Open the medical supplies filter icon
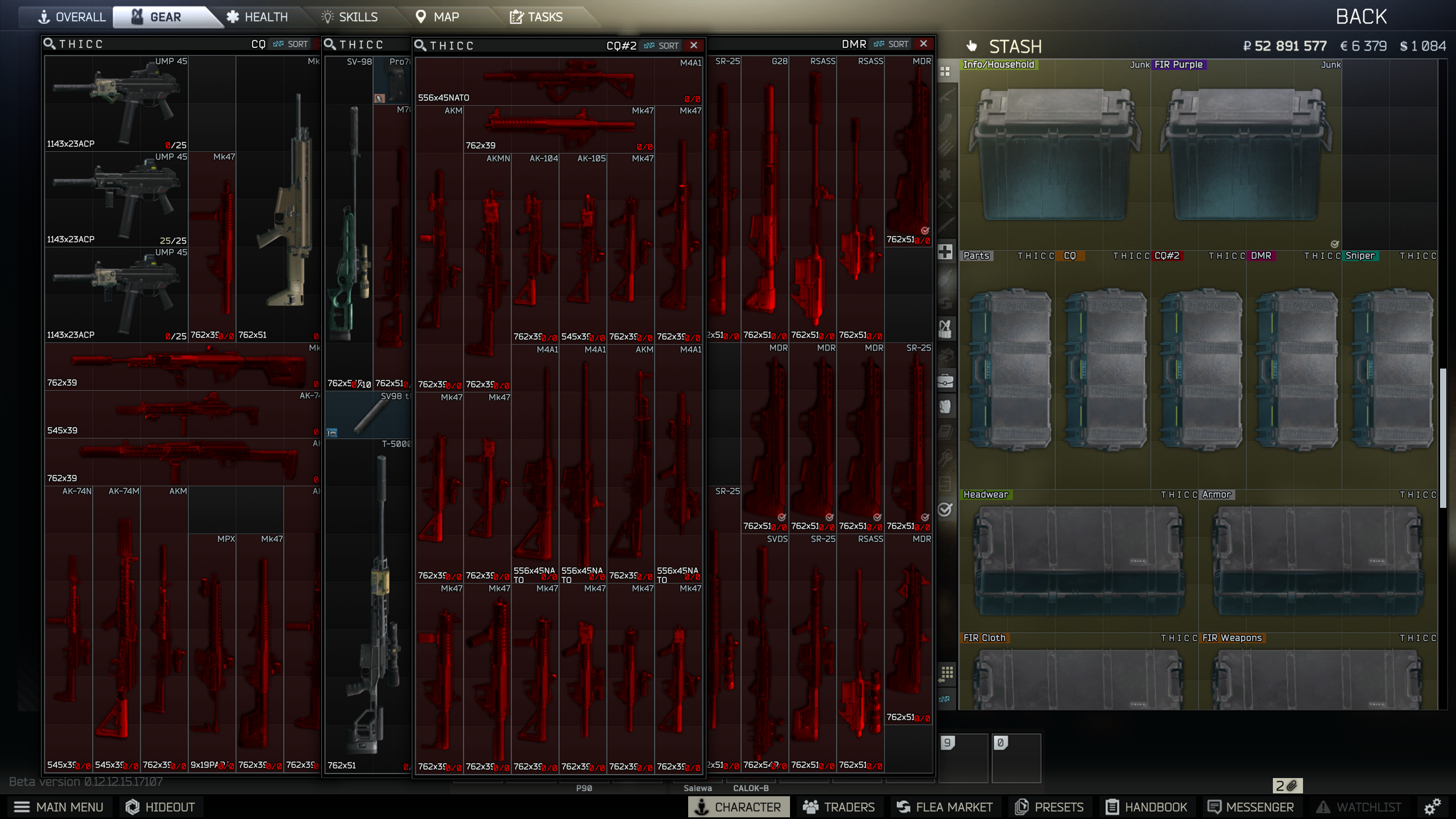 coord(946,252)
